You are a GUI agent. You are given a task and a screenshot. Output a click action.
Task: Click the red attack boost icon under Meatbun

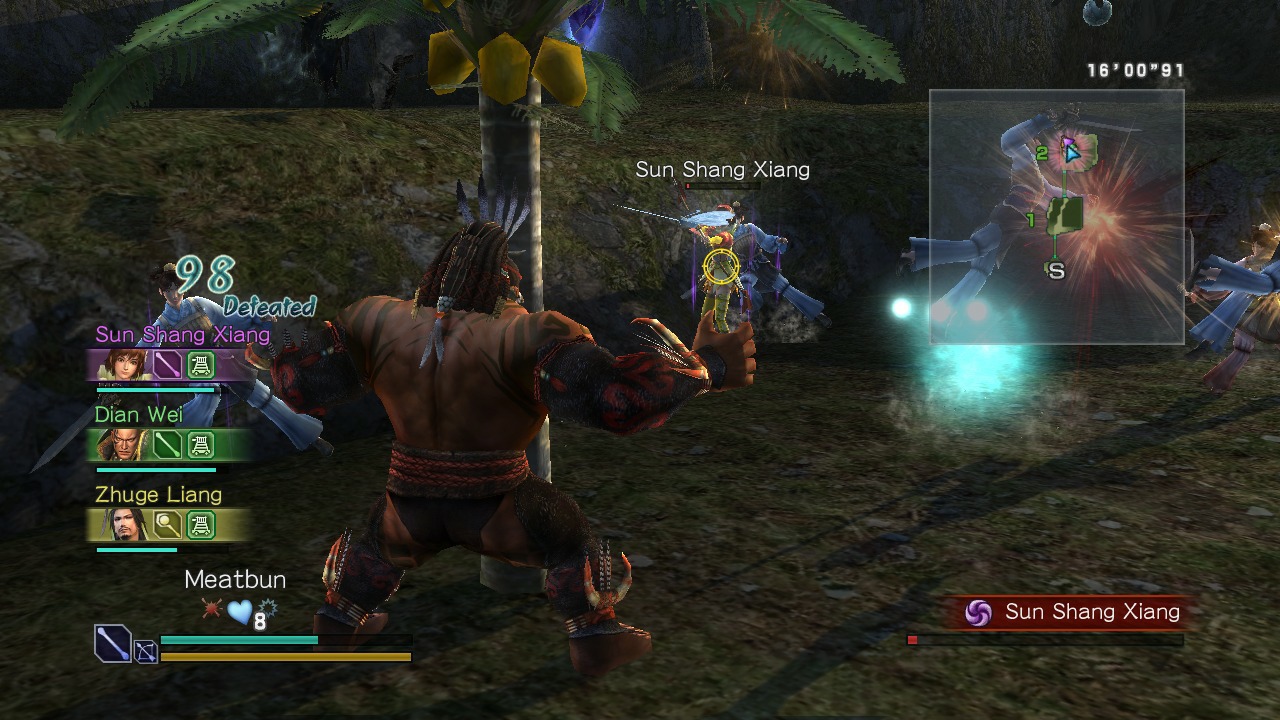(x=210, y=607)
